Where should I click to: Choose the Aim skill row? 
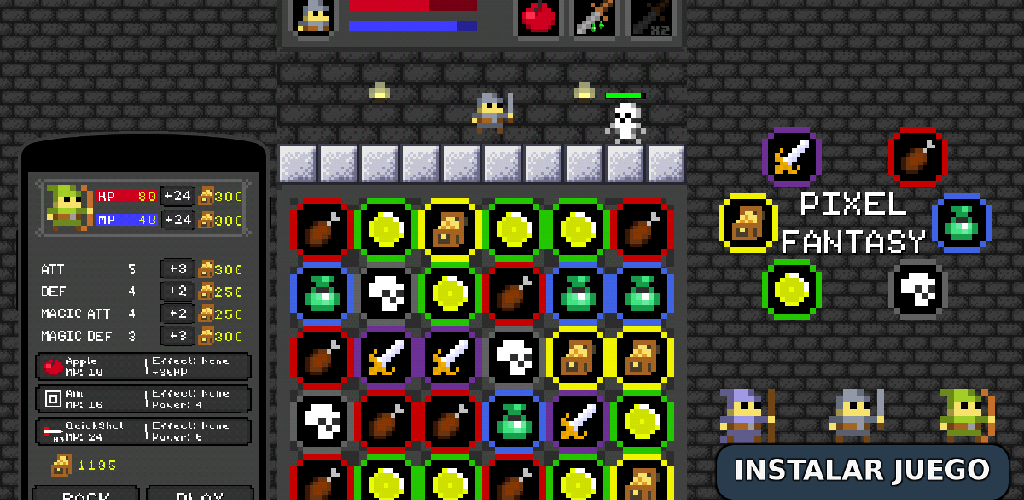click(144, 399)
